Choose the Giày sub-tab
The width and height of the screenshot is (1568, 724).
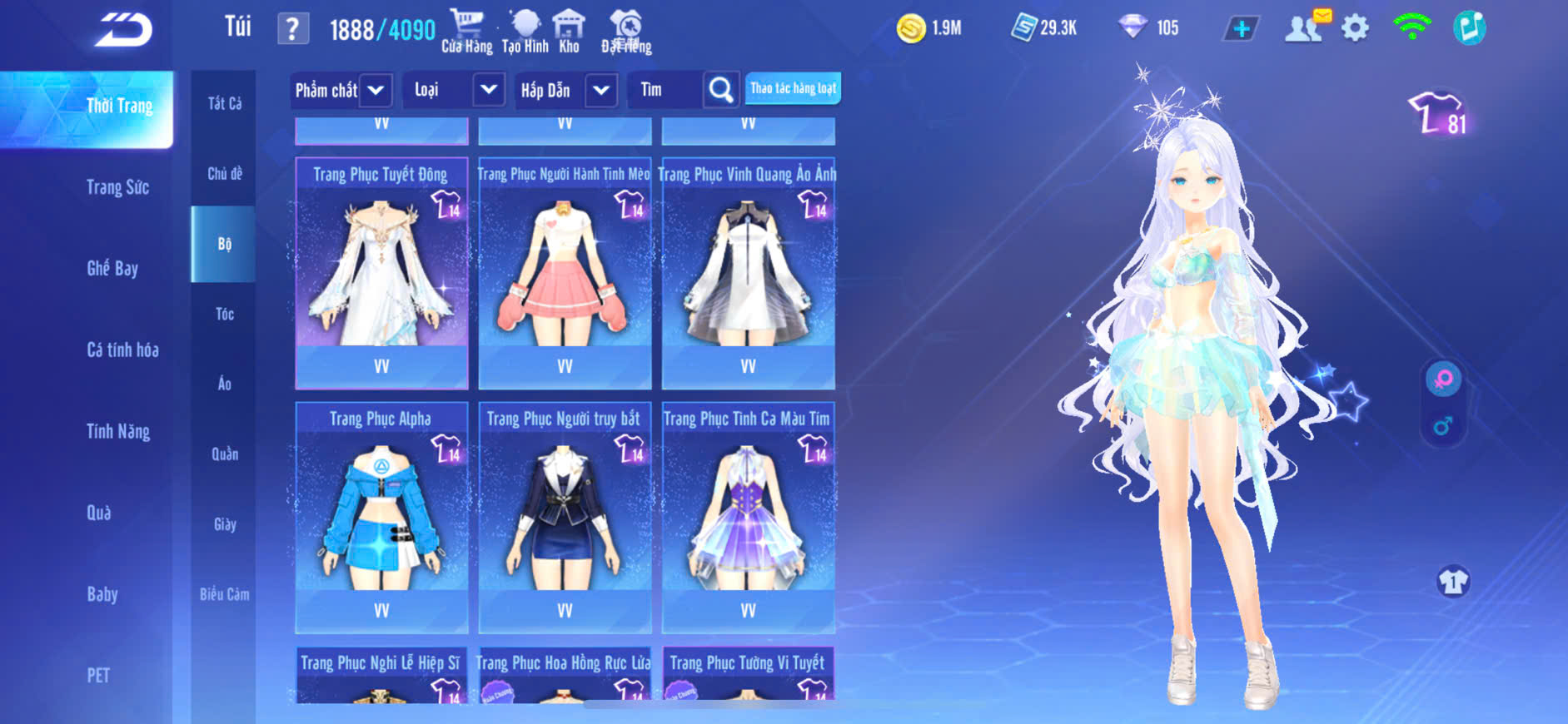(224, 524)
